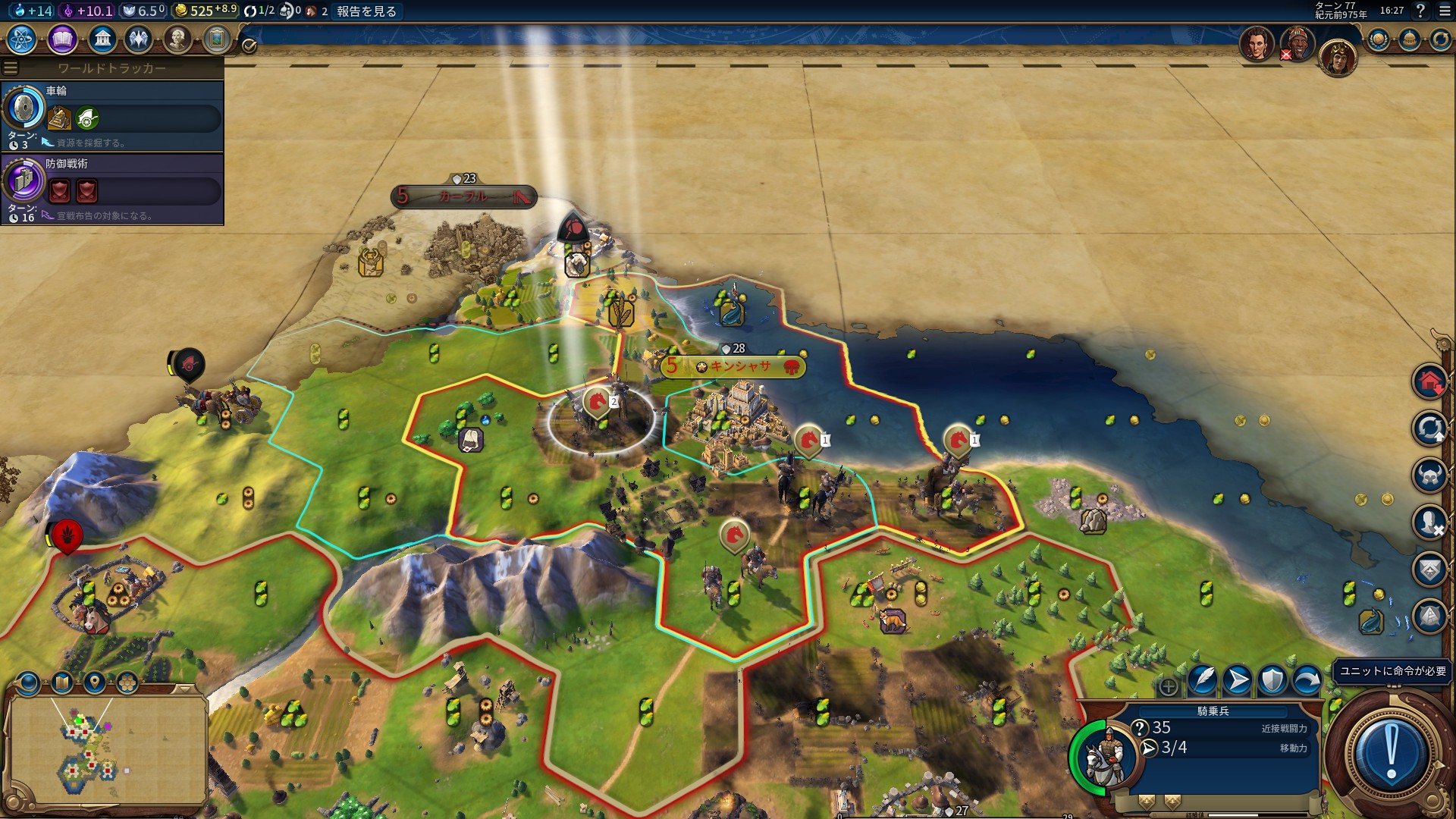Viewport: 1456px width, 819px height.
Task: Click the feather action button for the unit
Action: (x=1202, y=679)
